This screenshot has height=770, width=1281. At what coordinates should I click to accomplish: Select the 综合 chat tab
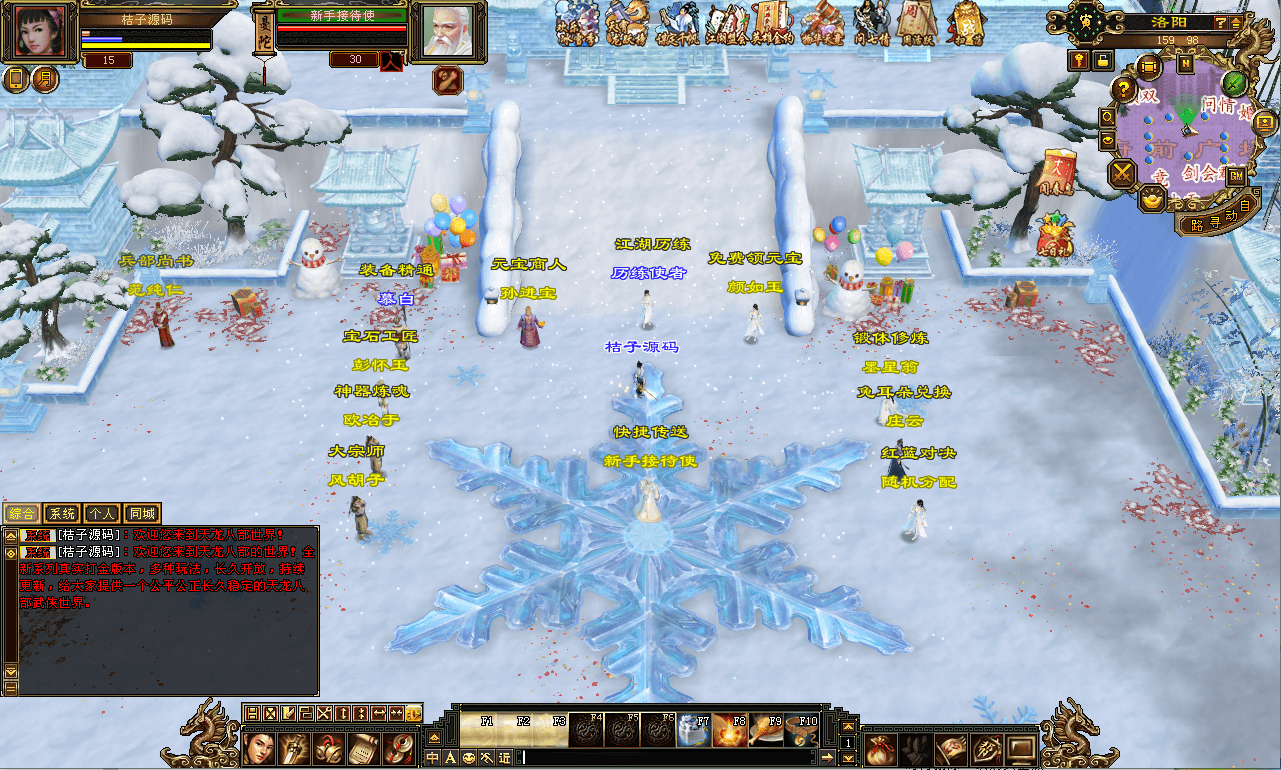(22, 514)
